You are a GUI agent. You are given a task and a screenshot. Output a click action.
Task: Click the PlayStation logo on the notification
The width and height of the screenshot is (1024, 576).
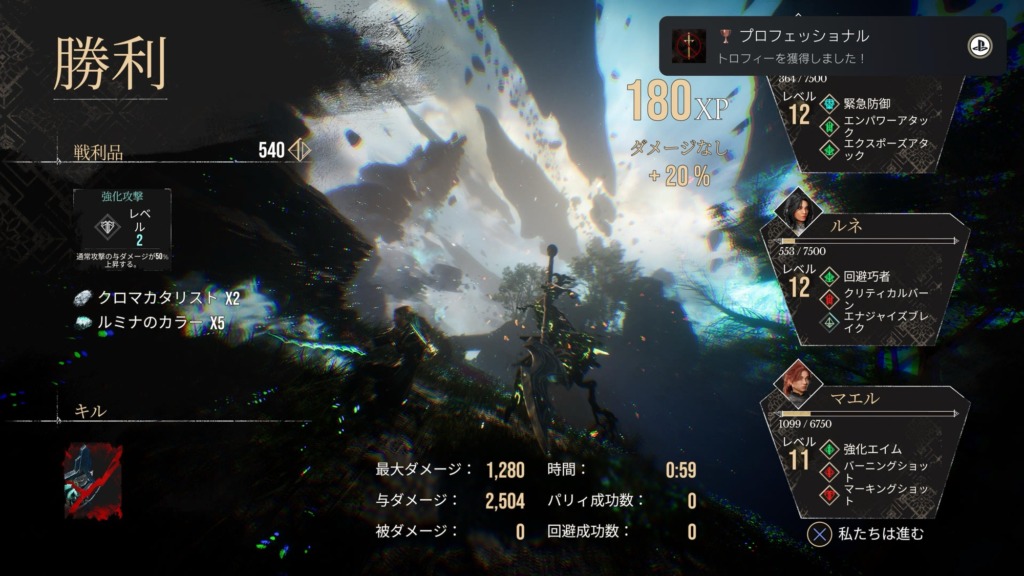[979, 46]
